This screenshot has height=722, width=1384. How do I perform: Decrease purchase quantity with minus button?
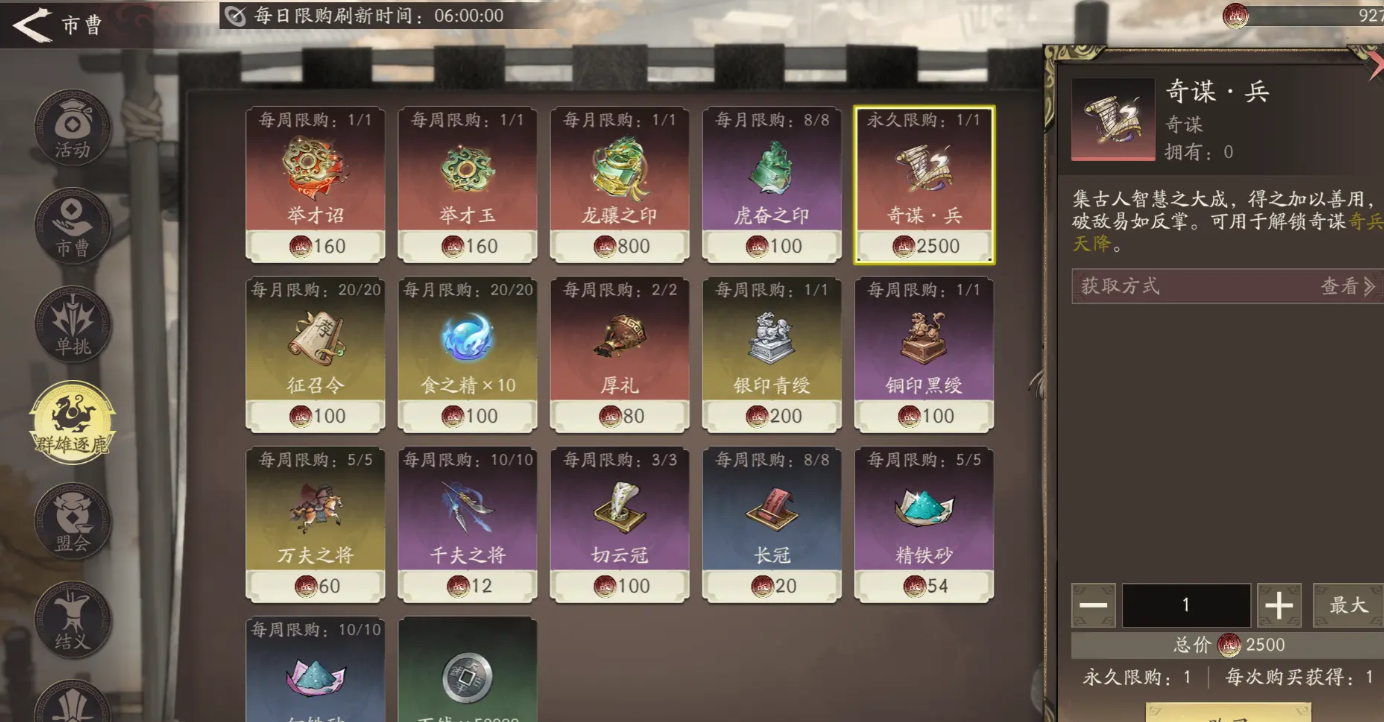(x=1093, y=605)
